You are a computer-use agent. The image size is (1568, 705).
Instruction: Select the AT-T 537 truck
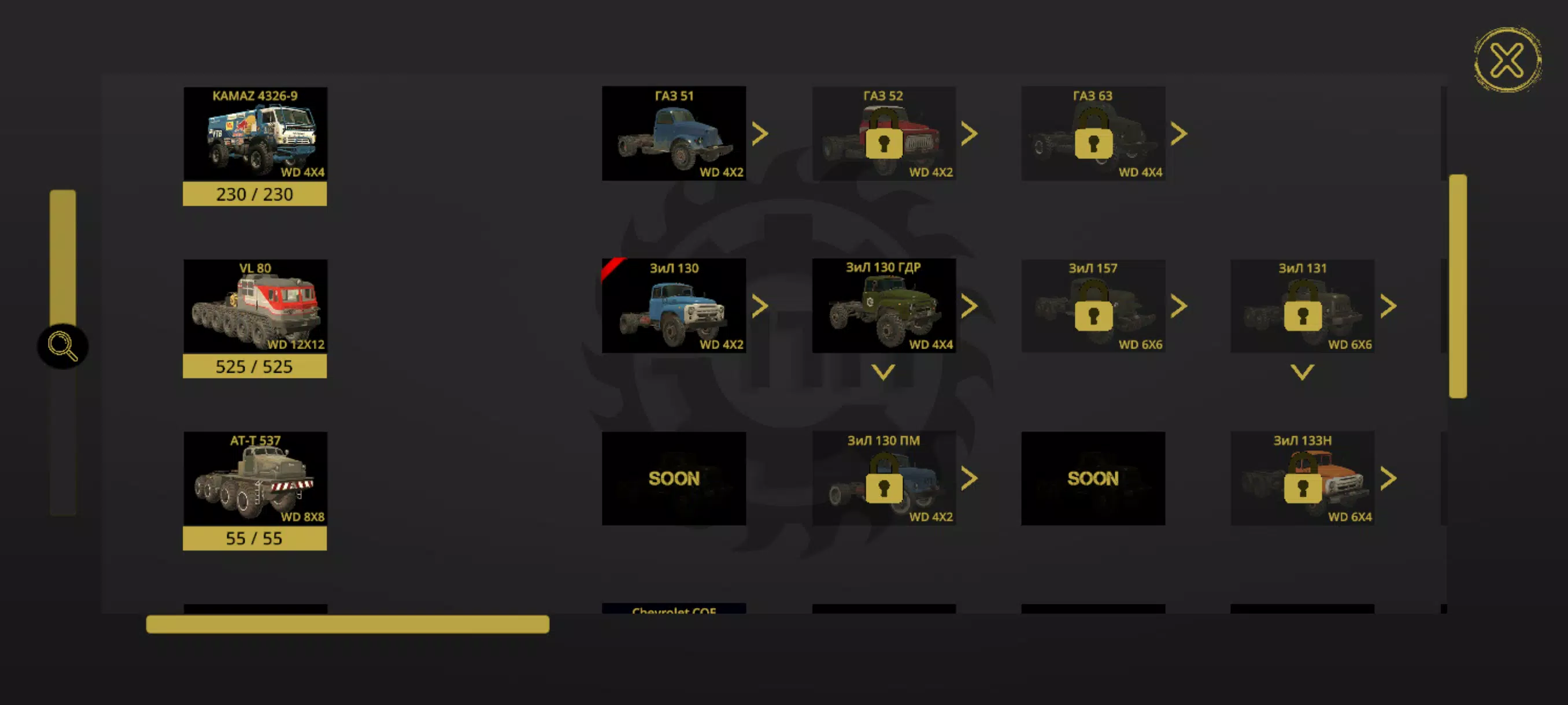[x=254, y=478]
